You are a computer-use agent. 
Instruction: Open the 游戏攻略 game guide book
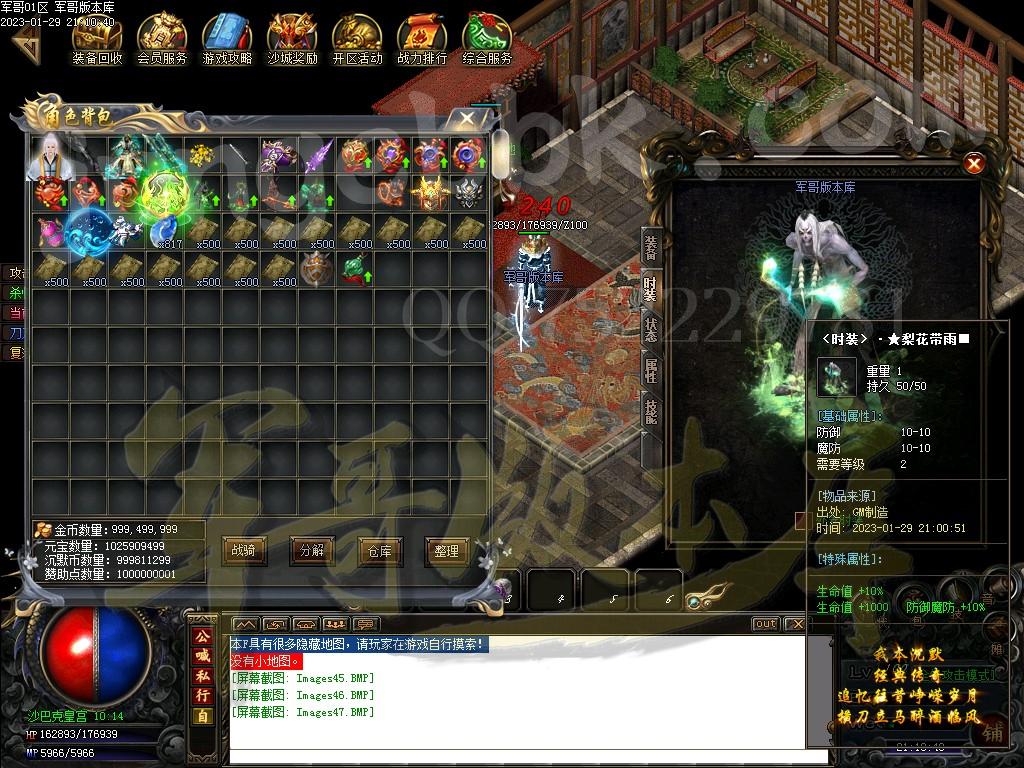(x=227, y=38)
